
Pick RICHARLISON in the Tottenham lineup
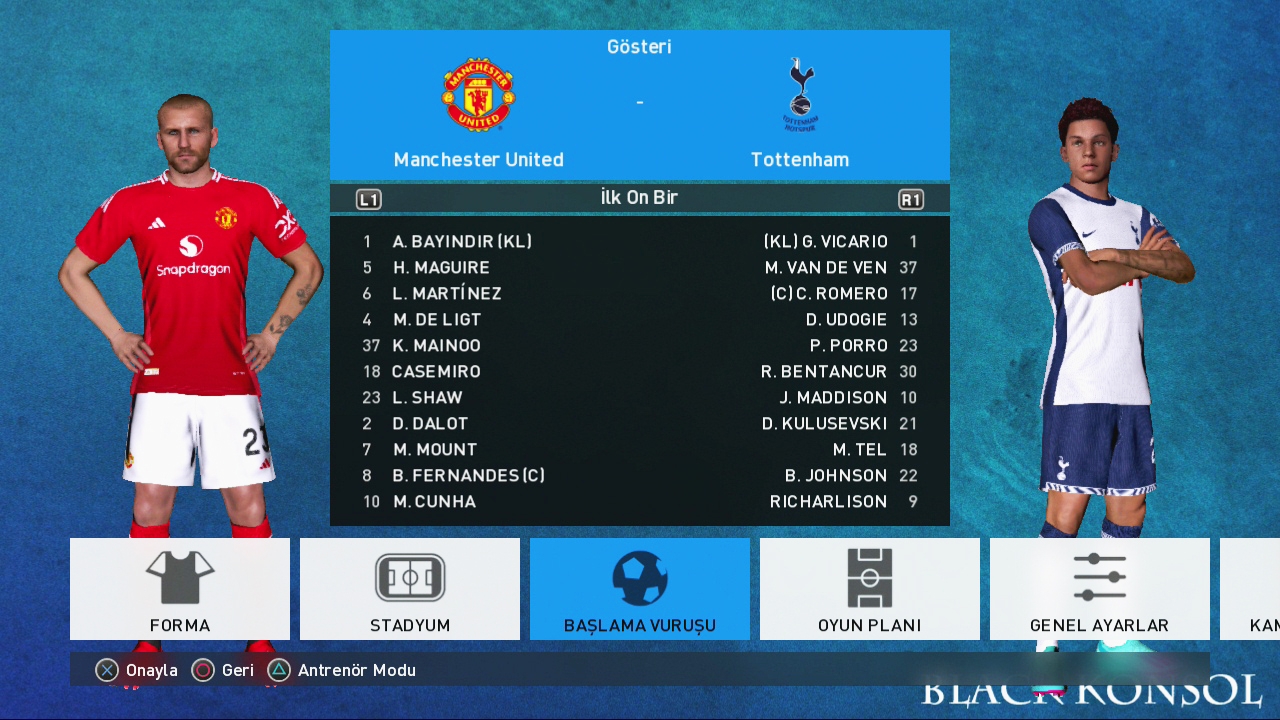(x=828, y=502)
